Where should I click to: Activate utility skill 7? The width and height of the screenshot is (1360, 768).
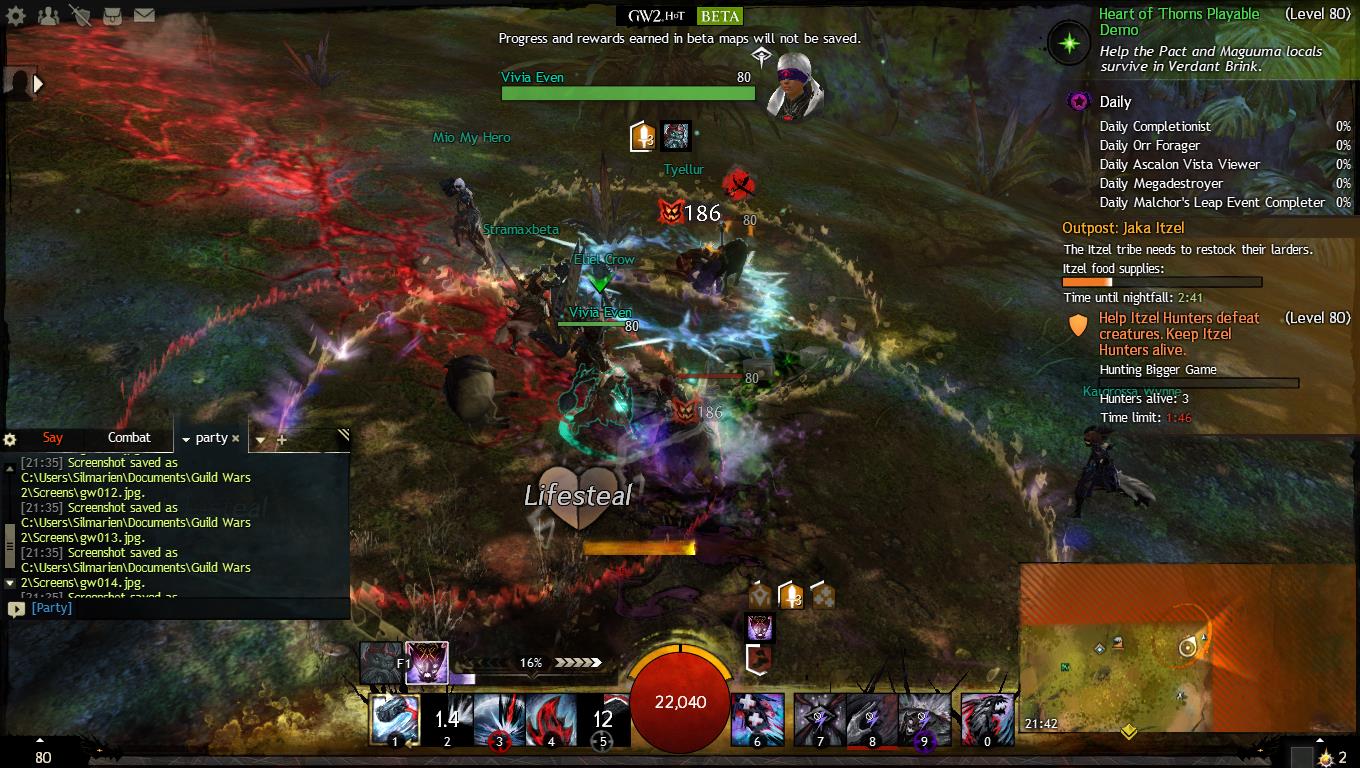(x=819, y=719)
